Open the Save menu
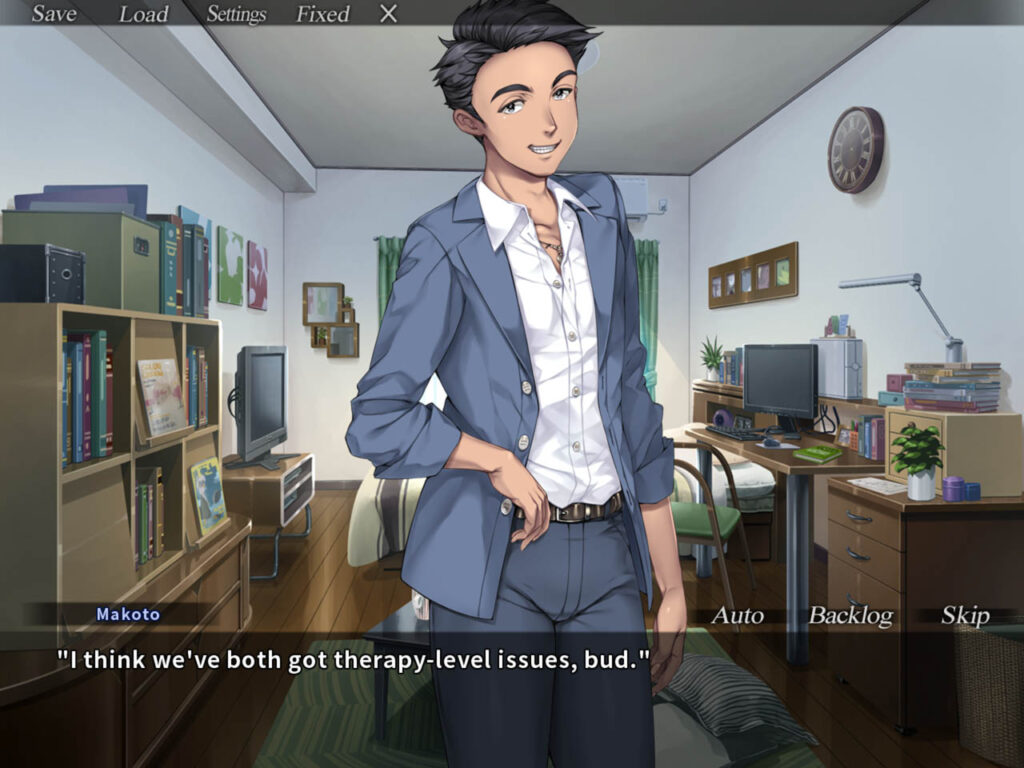Screen dimensions: 1024x768 point(54,14)
